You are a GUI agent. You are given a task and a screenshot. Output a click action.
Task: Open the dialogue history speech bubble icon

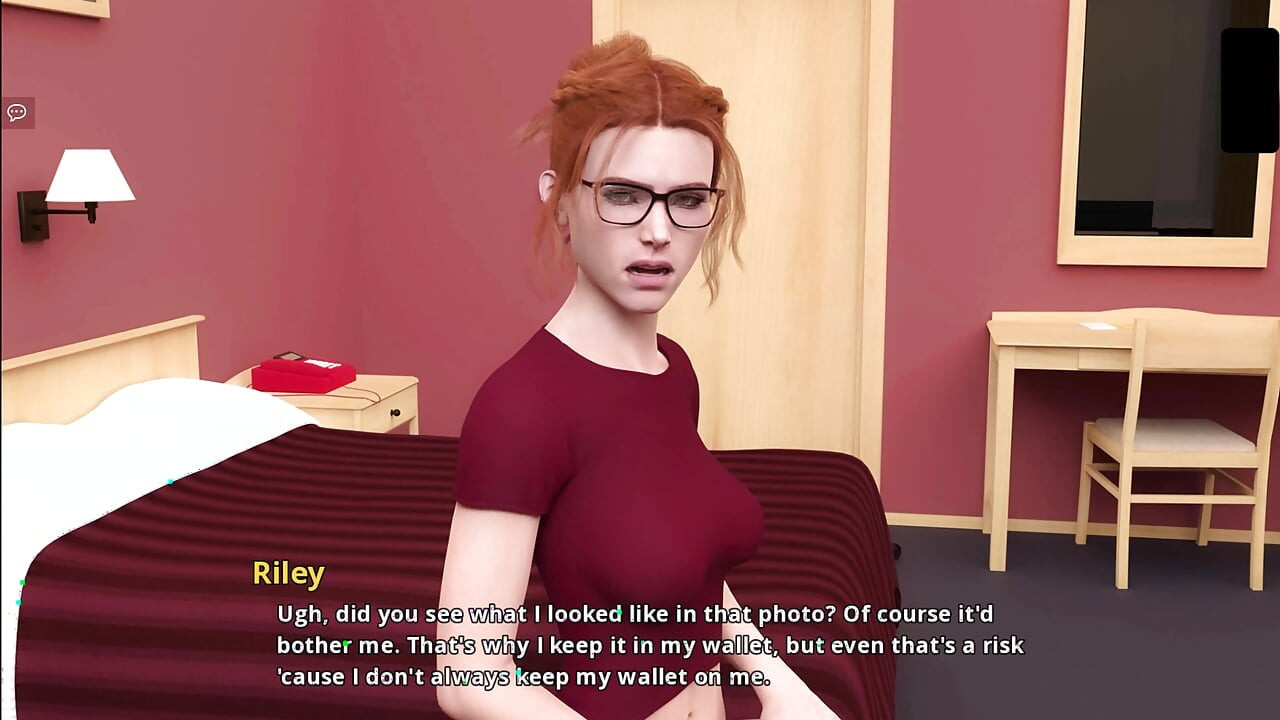coord(16,111)
